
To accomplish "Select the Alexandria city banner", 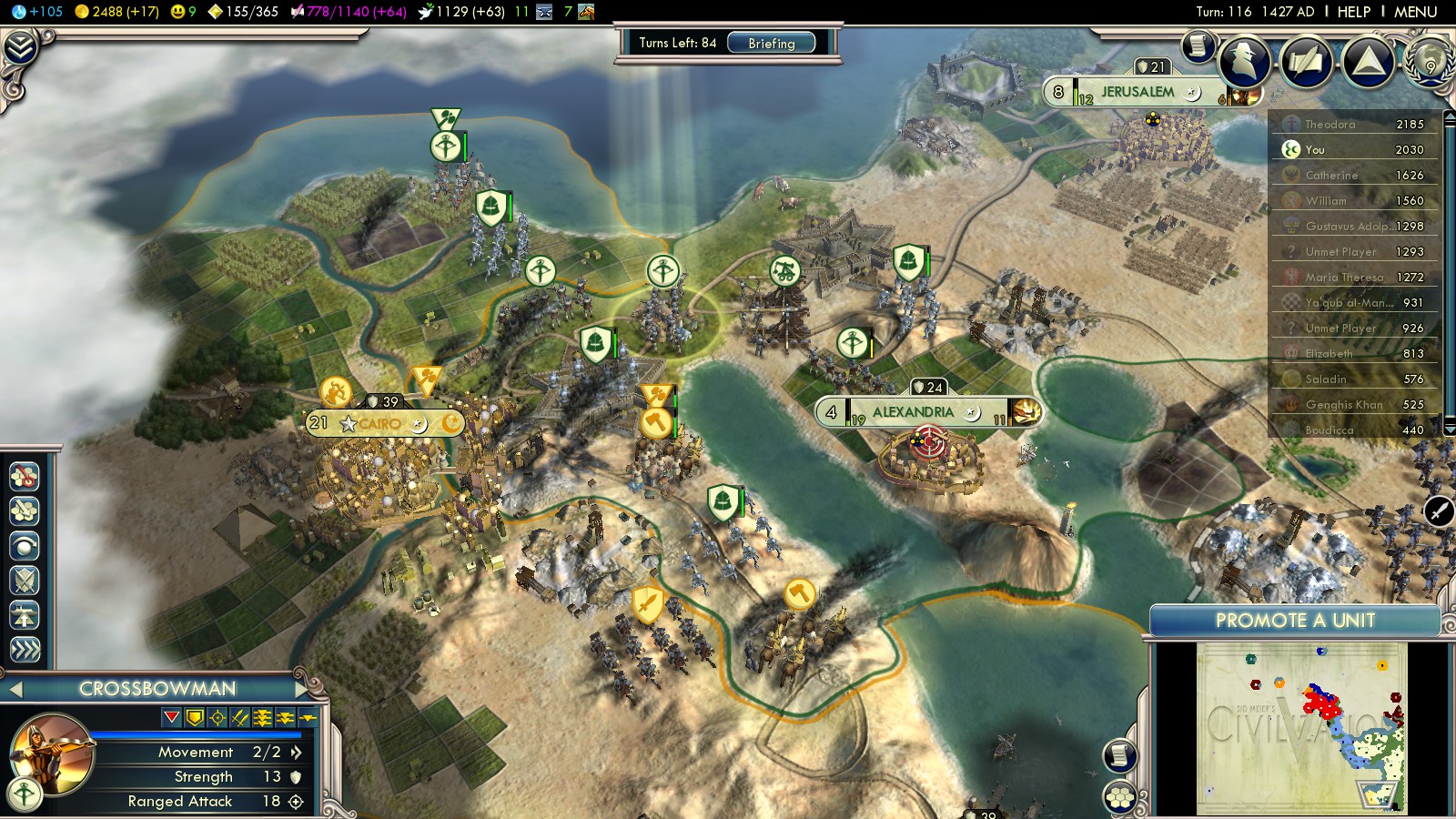I will point(913,412).
